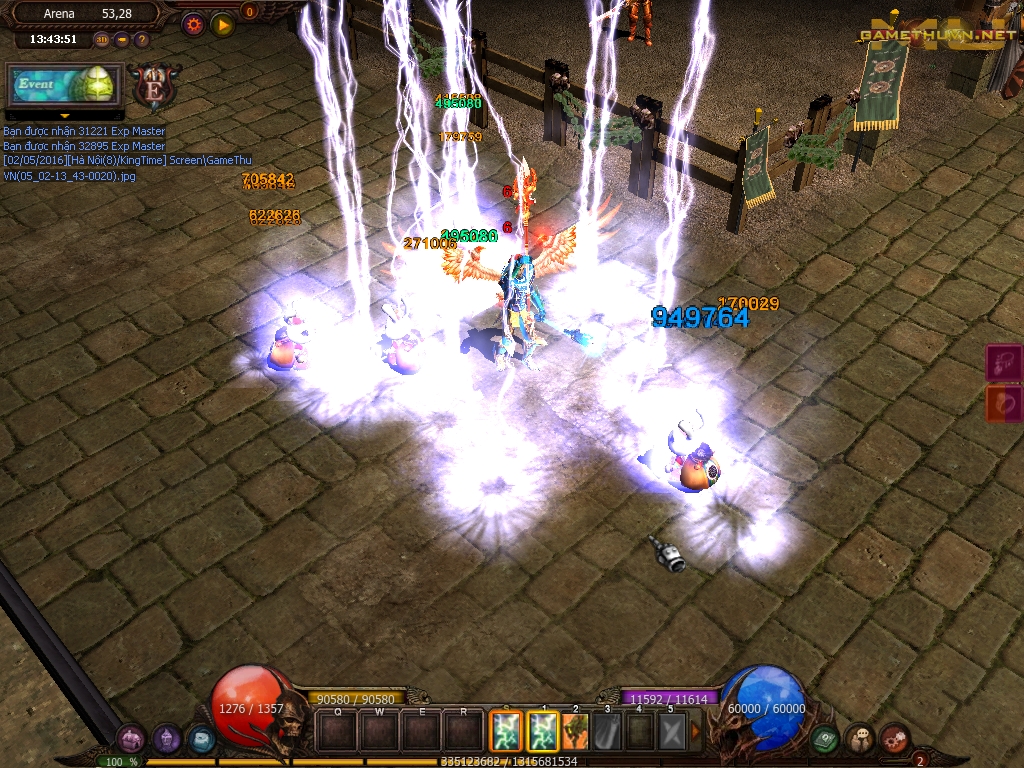Click the orange gear settings button

[x=193, y=24]
